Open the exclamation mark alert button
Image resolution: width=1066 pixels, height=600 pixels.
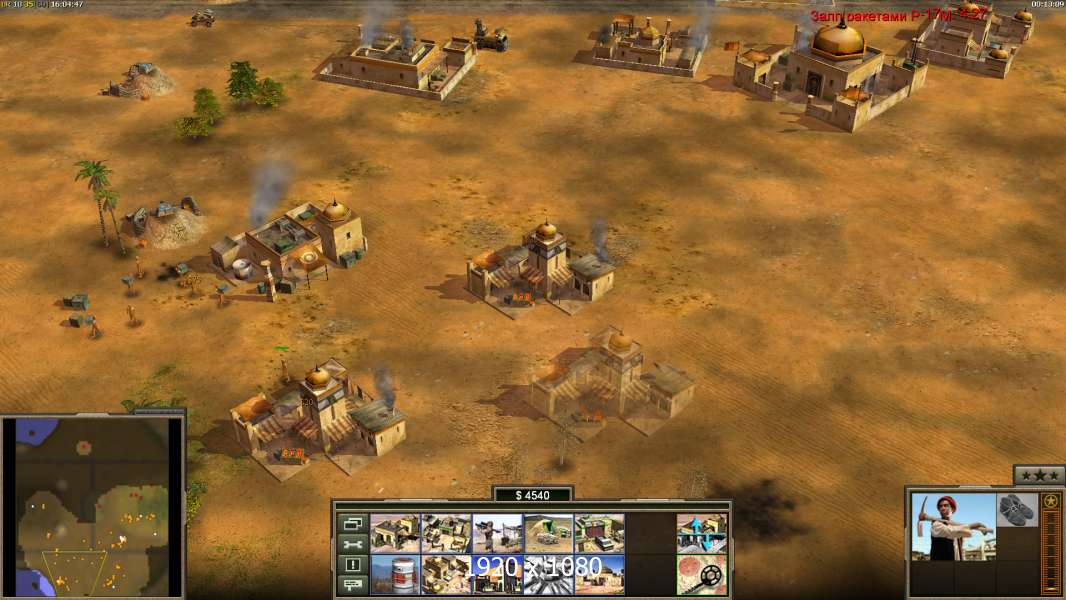tap(352, 565)
